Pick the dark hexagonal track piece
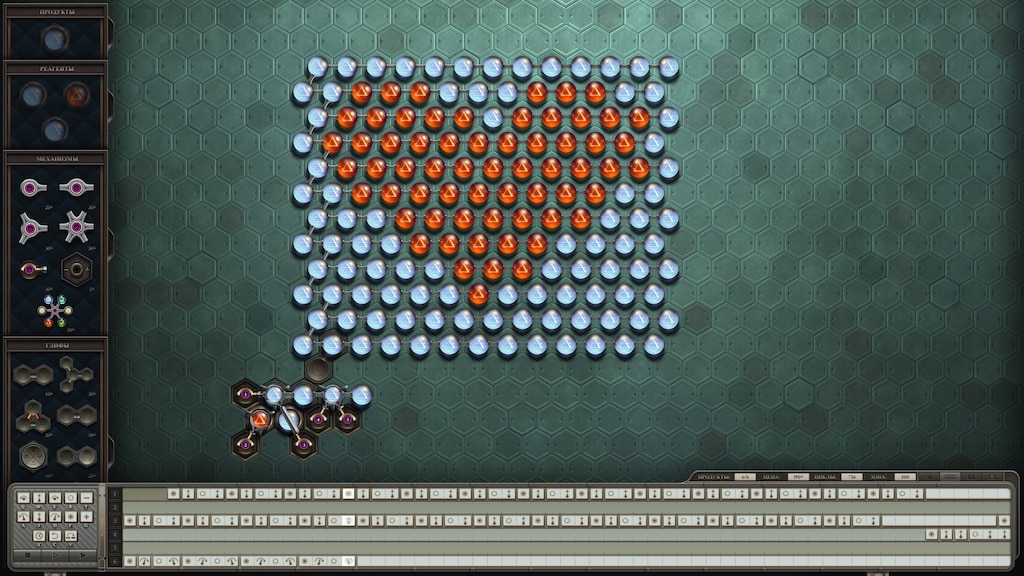 pyautogui.click(x=76, y=268)
